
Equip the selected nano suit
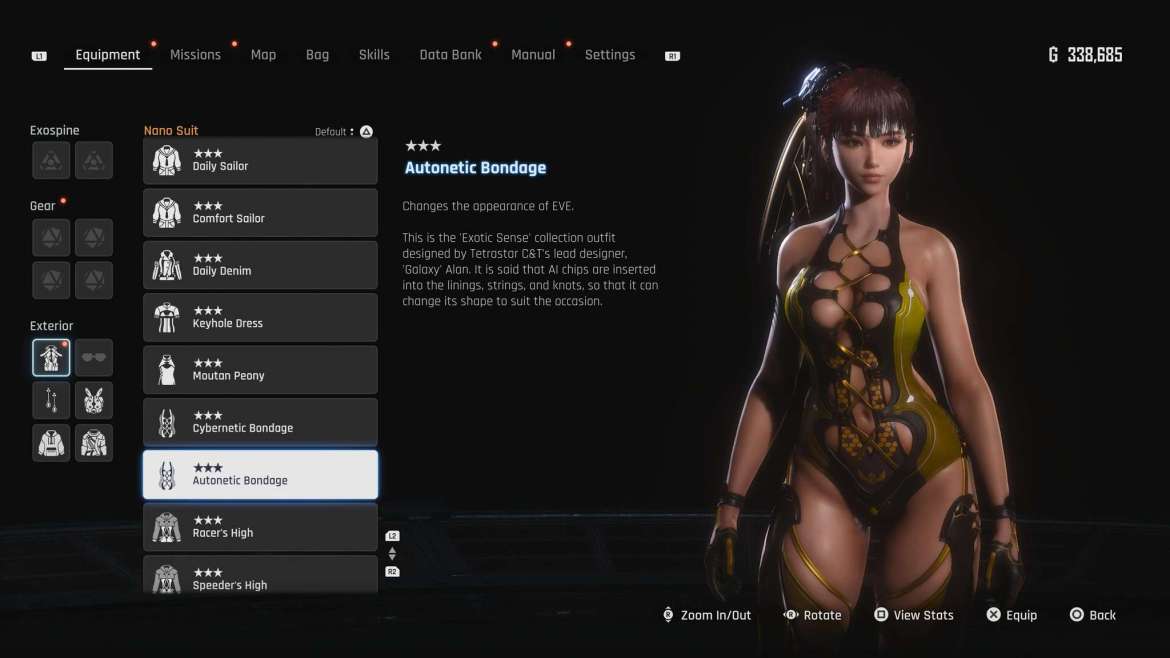[1011, 615]
